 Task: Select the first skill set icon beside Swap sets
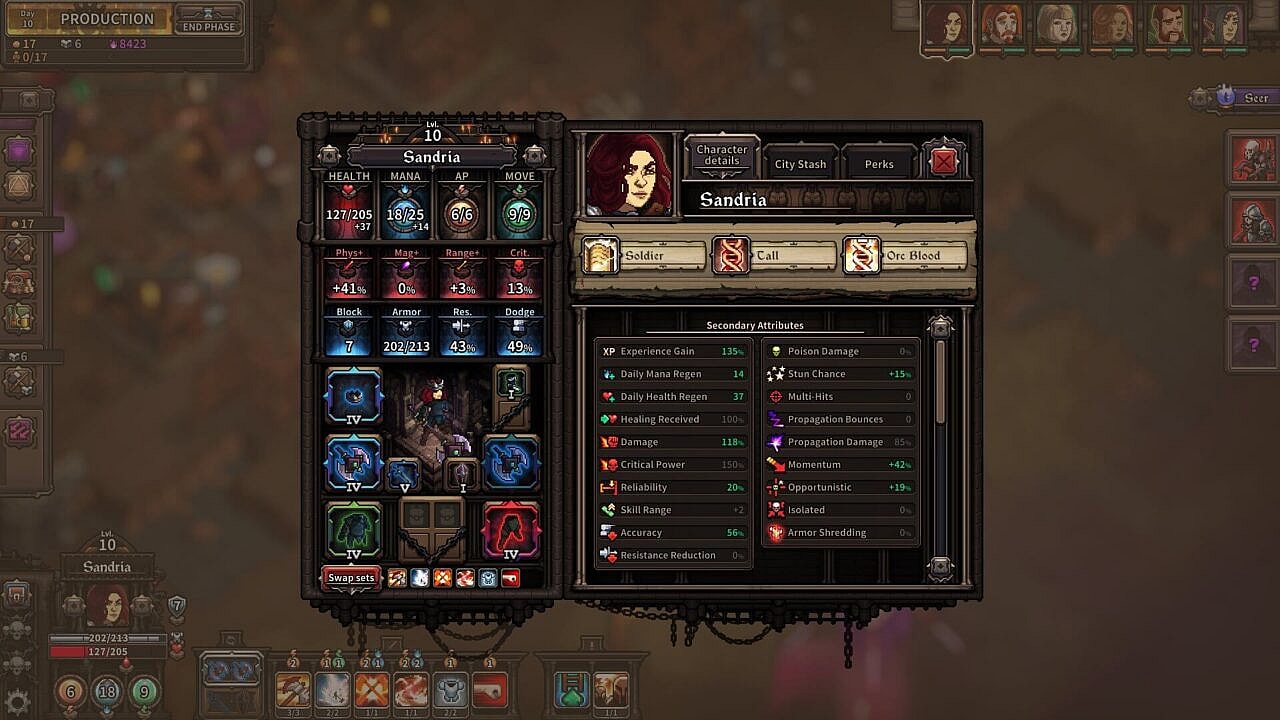coord(395,578)
